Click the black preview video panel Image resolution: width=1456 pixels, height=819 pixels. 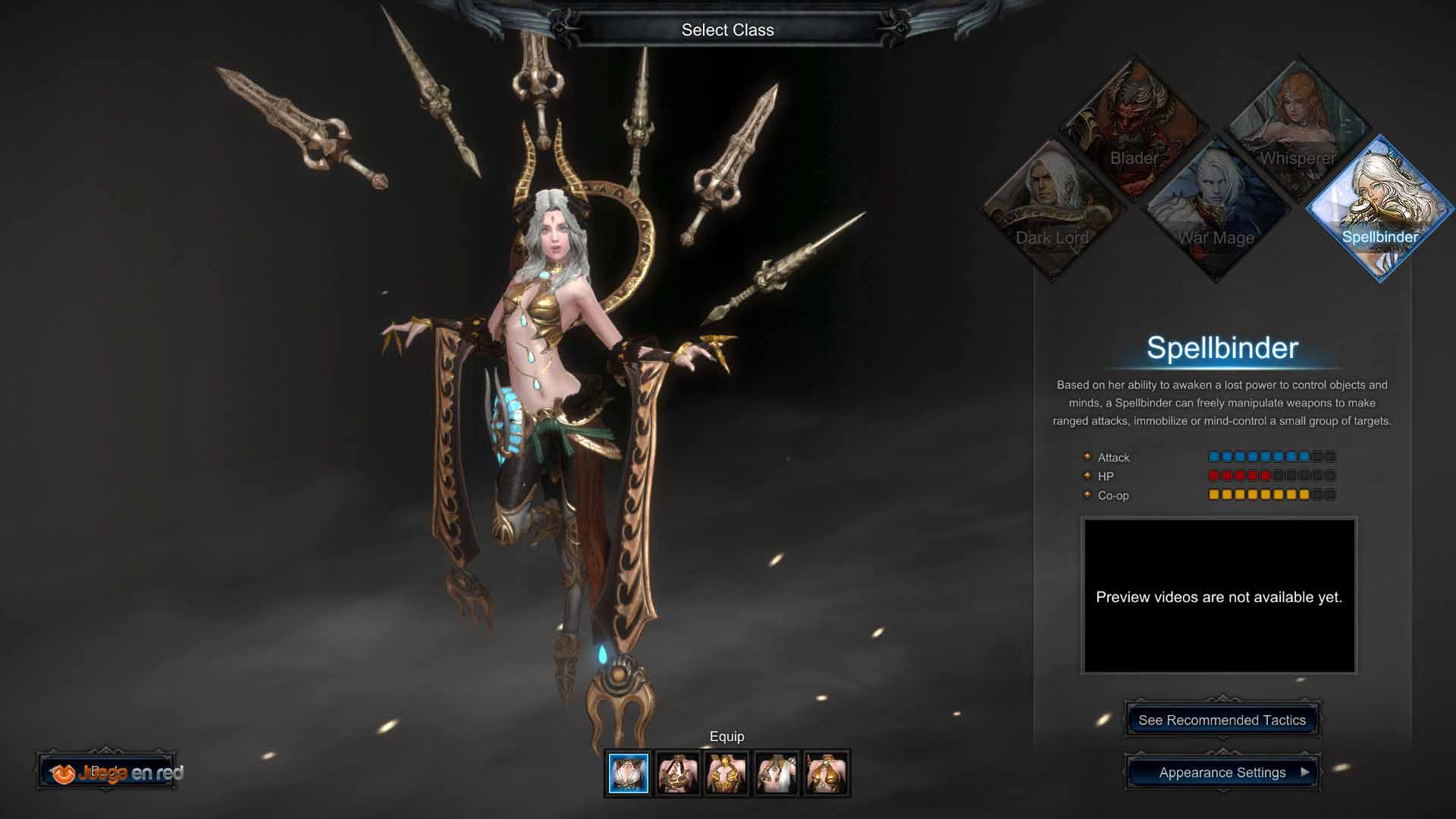(x=1219, y=596)
